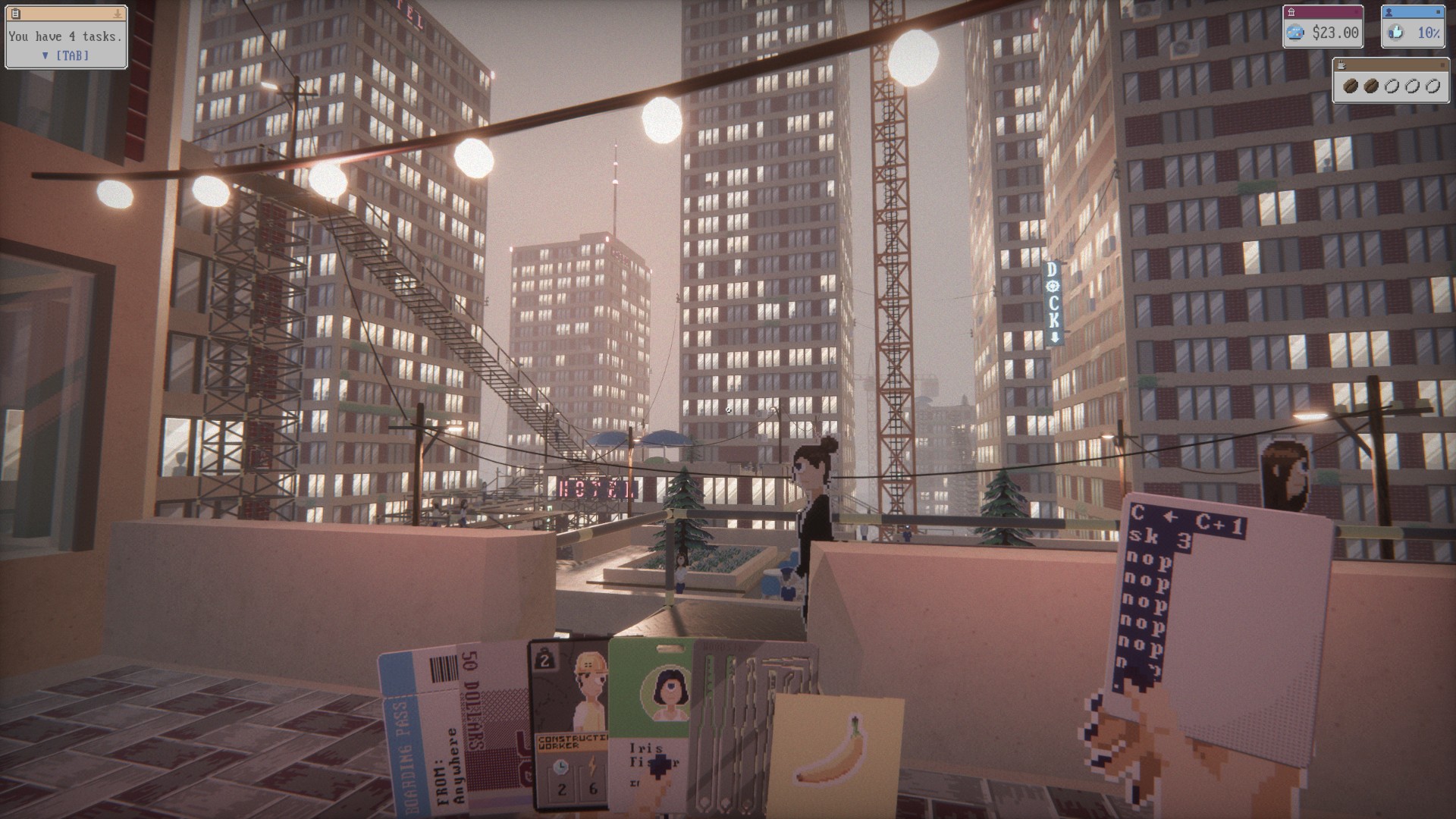Toggle the first filled coffee bean stamp
The width and height of the screenshot is (1456, 819).
coord(1351,86)
